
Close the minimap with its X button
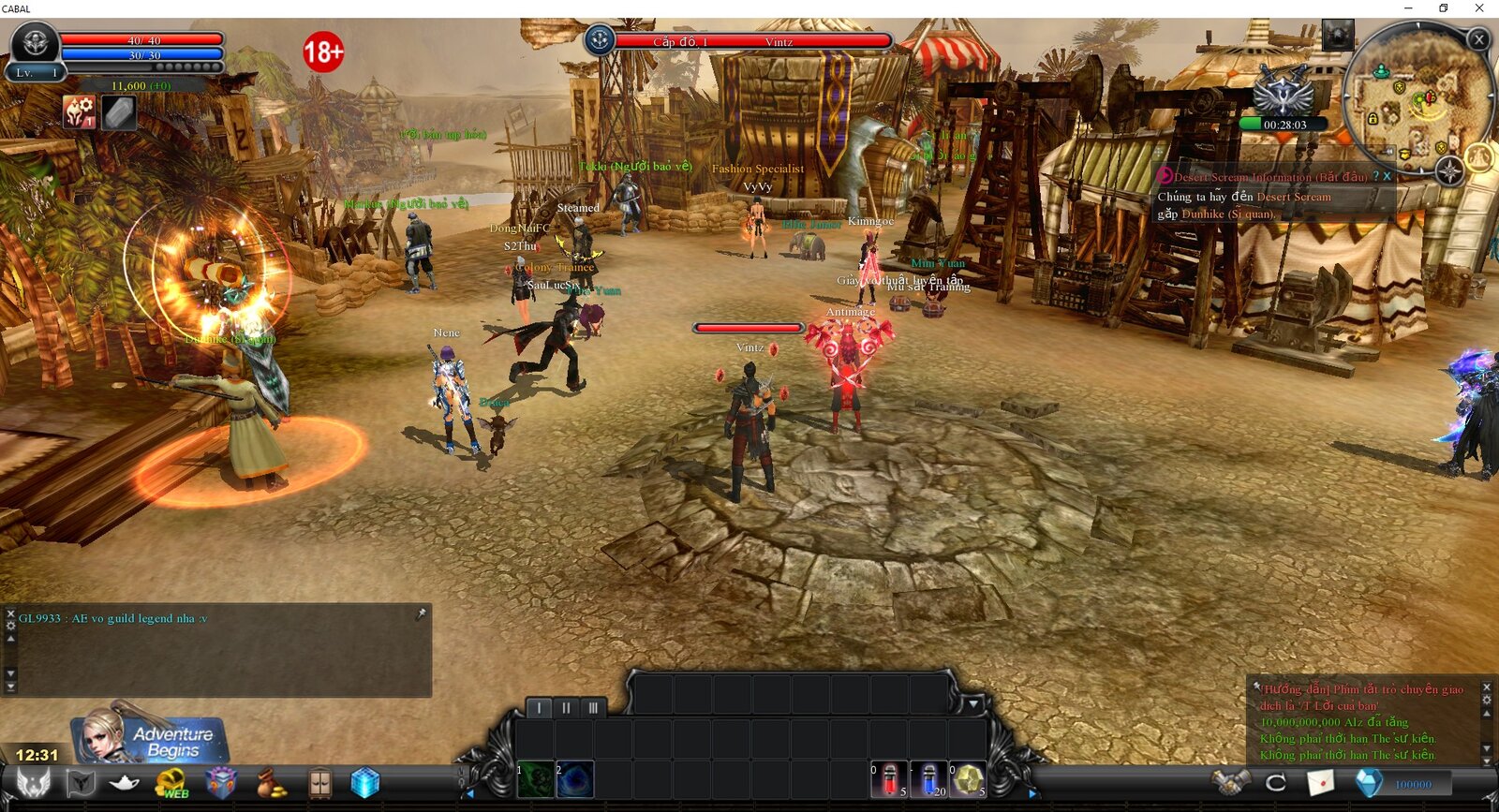point(1478,39)
